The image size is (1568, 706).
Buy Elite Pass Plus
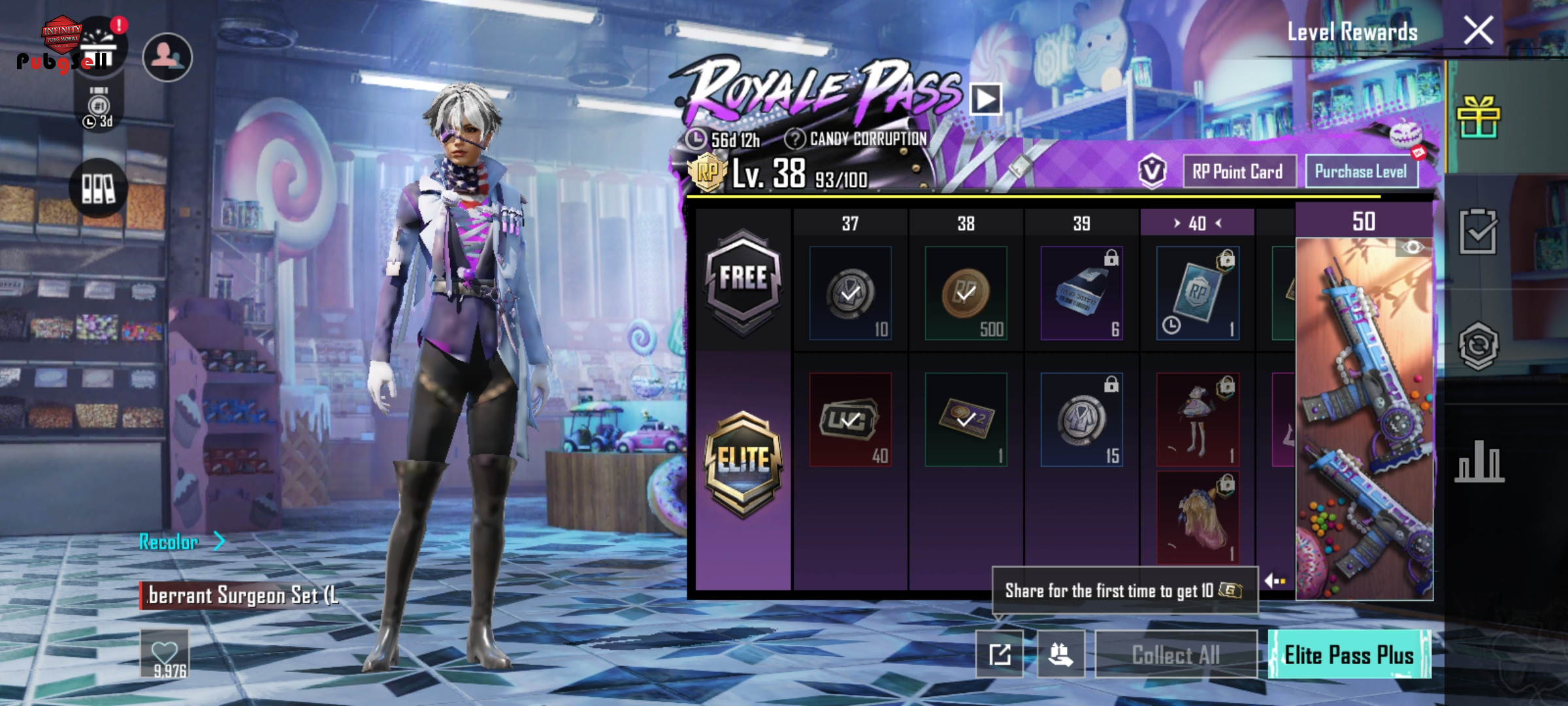coord(1349,654)
